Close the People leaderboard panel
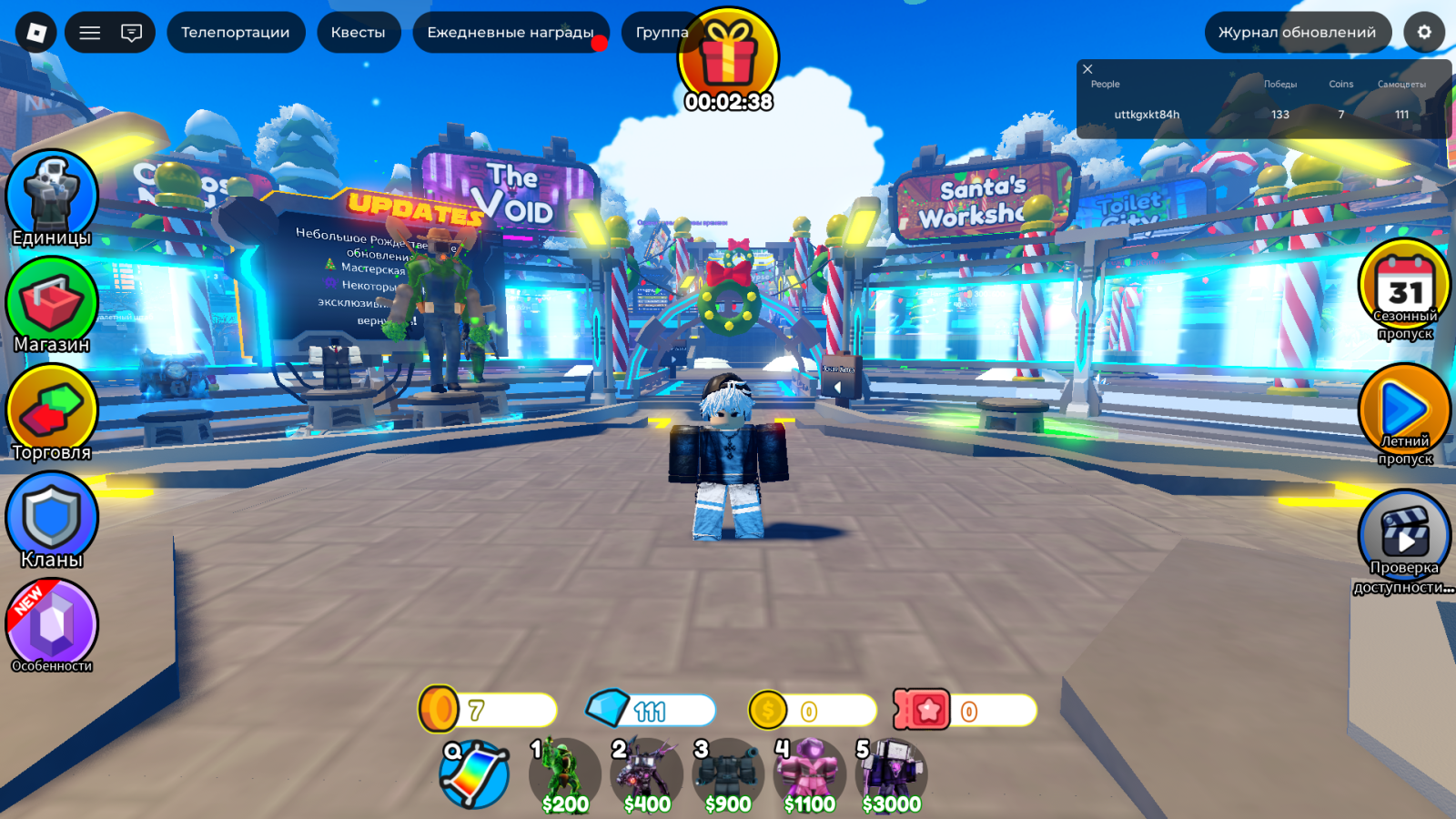The image size is (1456, 819). click(1088, 68)
